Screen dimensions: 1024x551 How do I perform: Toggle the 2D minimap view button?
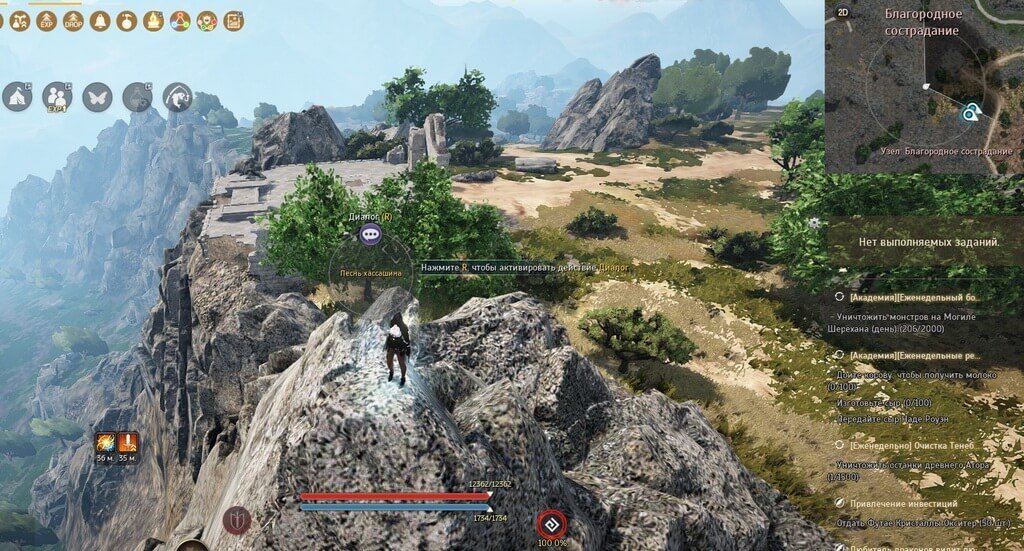(842, 12)
